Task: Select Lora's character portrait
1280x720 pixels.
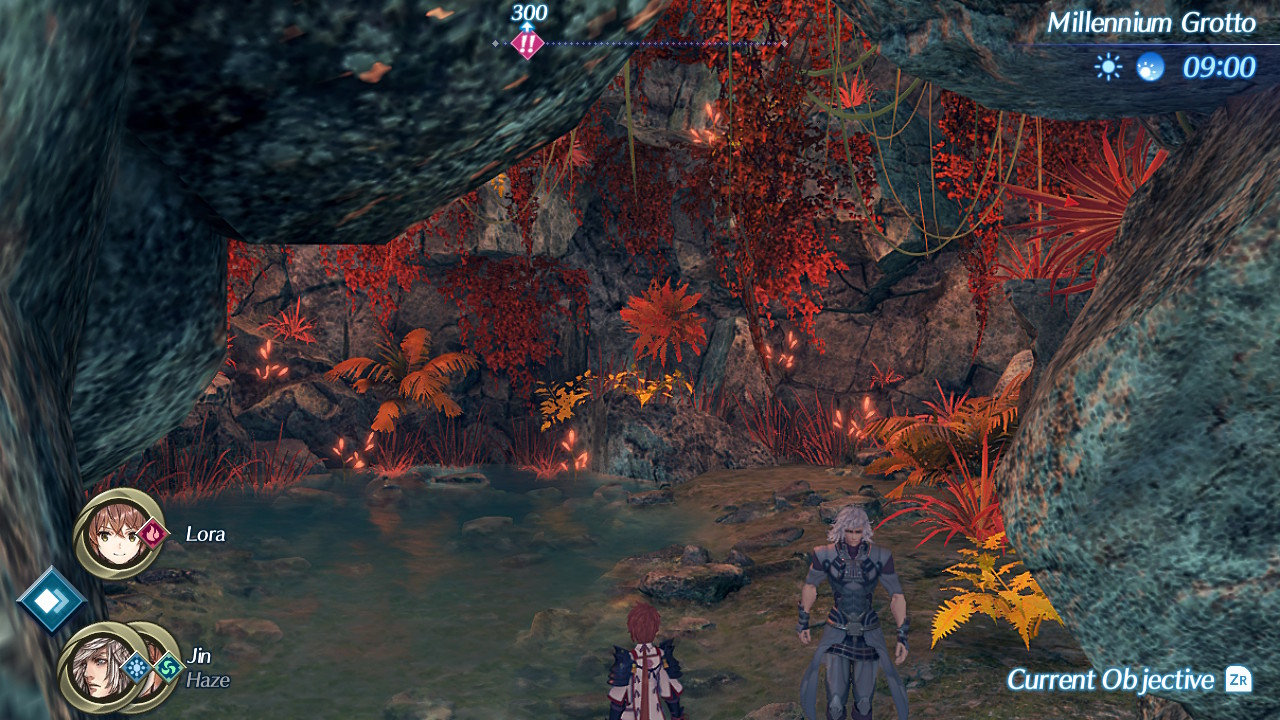Action: point(116,535)
